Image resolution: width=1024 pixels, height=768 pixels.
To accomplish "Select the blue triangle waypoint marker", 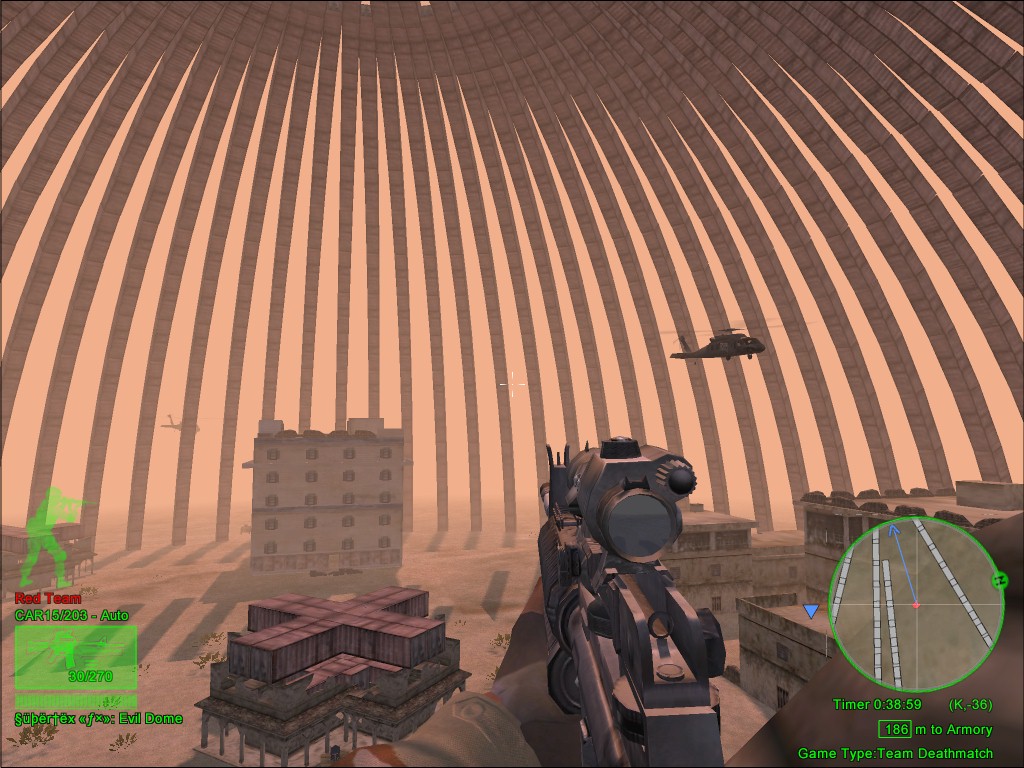I will pyautogui.click(x=810, y=611).
